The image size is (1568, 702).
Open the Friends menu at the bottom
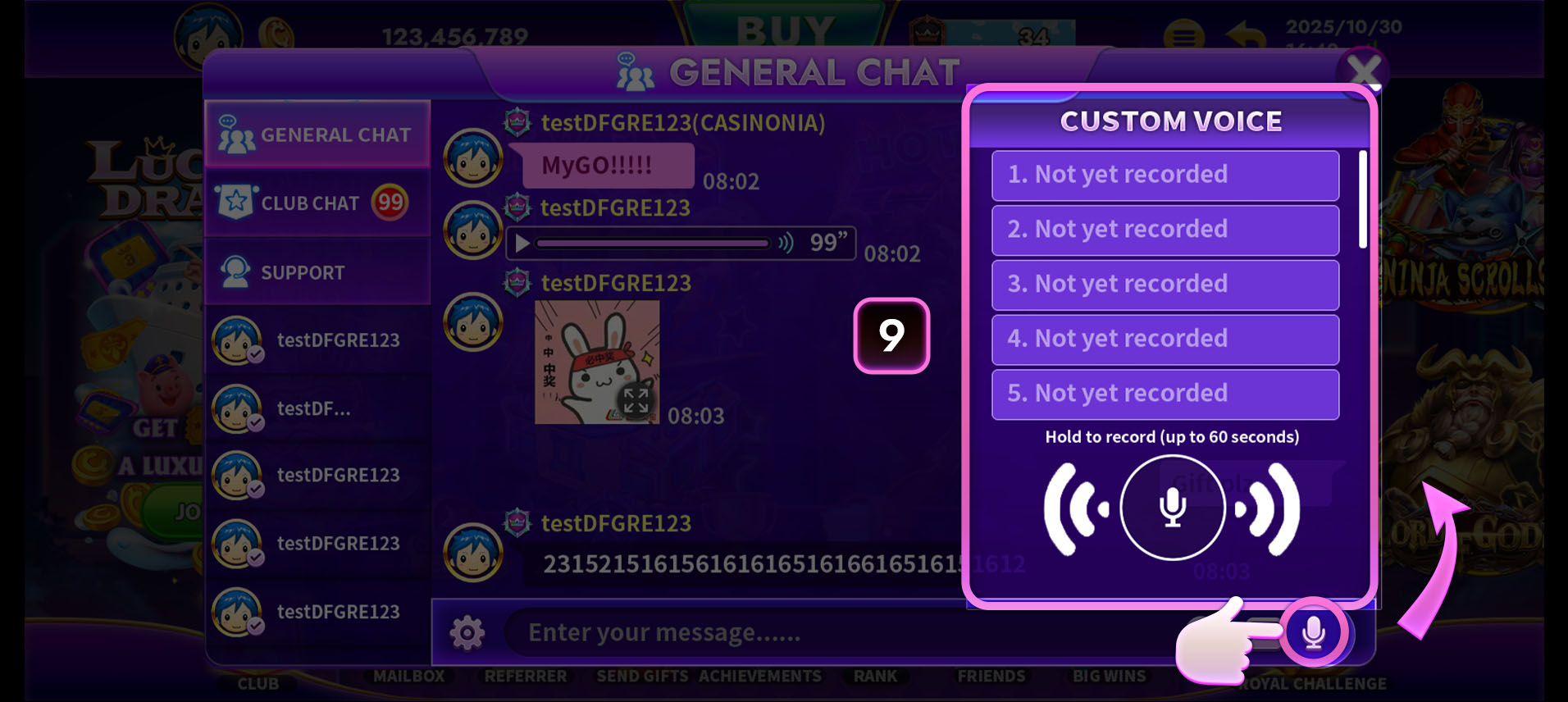[x=991, y=676]
